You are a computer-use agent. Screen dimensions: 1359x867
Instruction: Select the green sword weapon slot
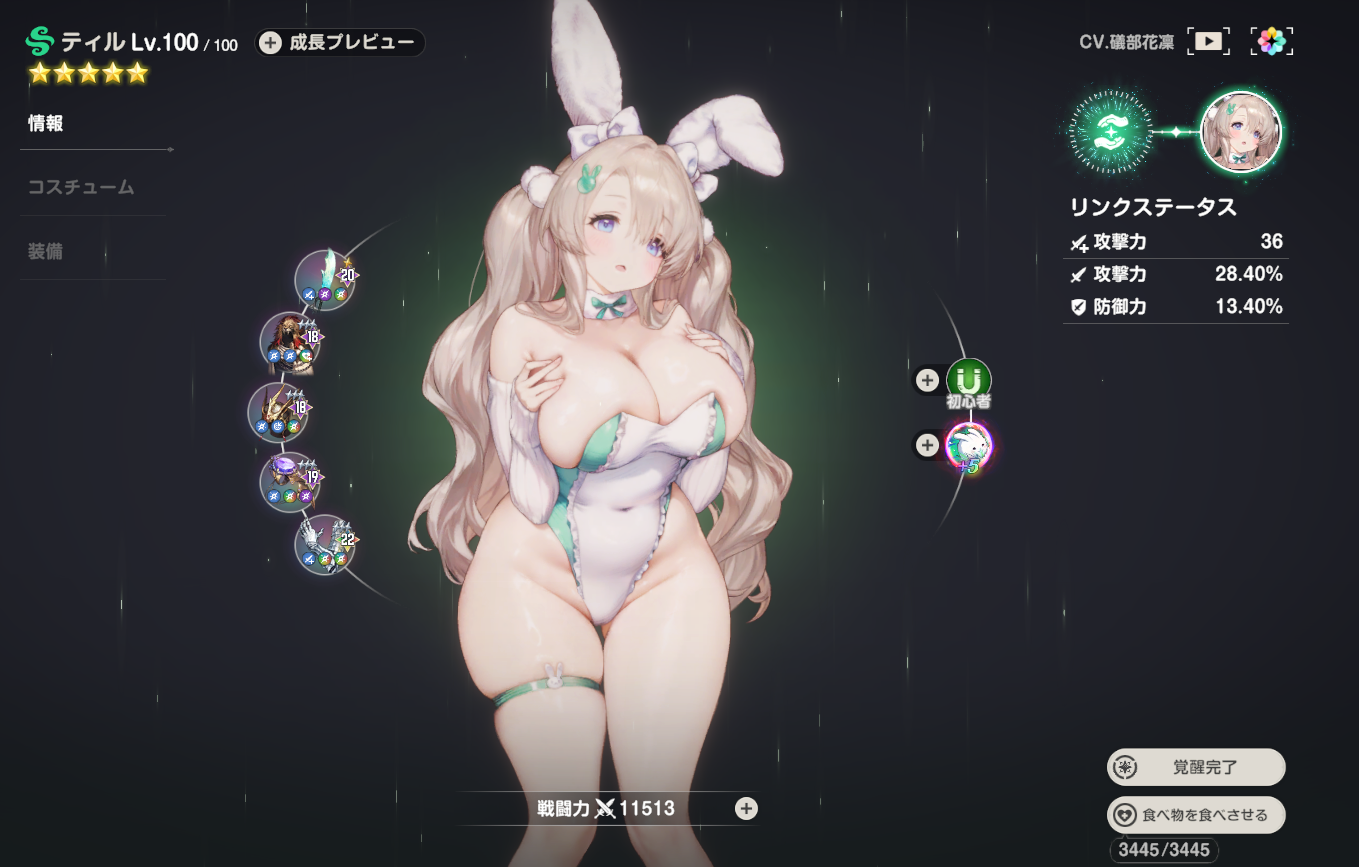tap(325, 279)
